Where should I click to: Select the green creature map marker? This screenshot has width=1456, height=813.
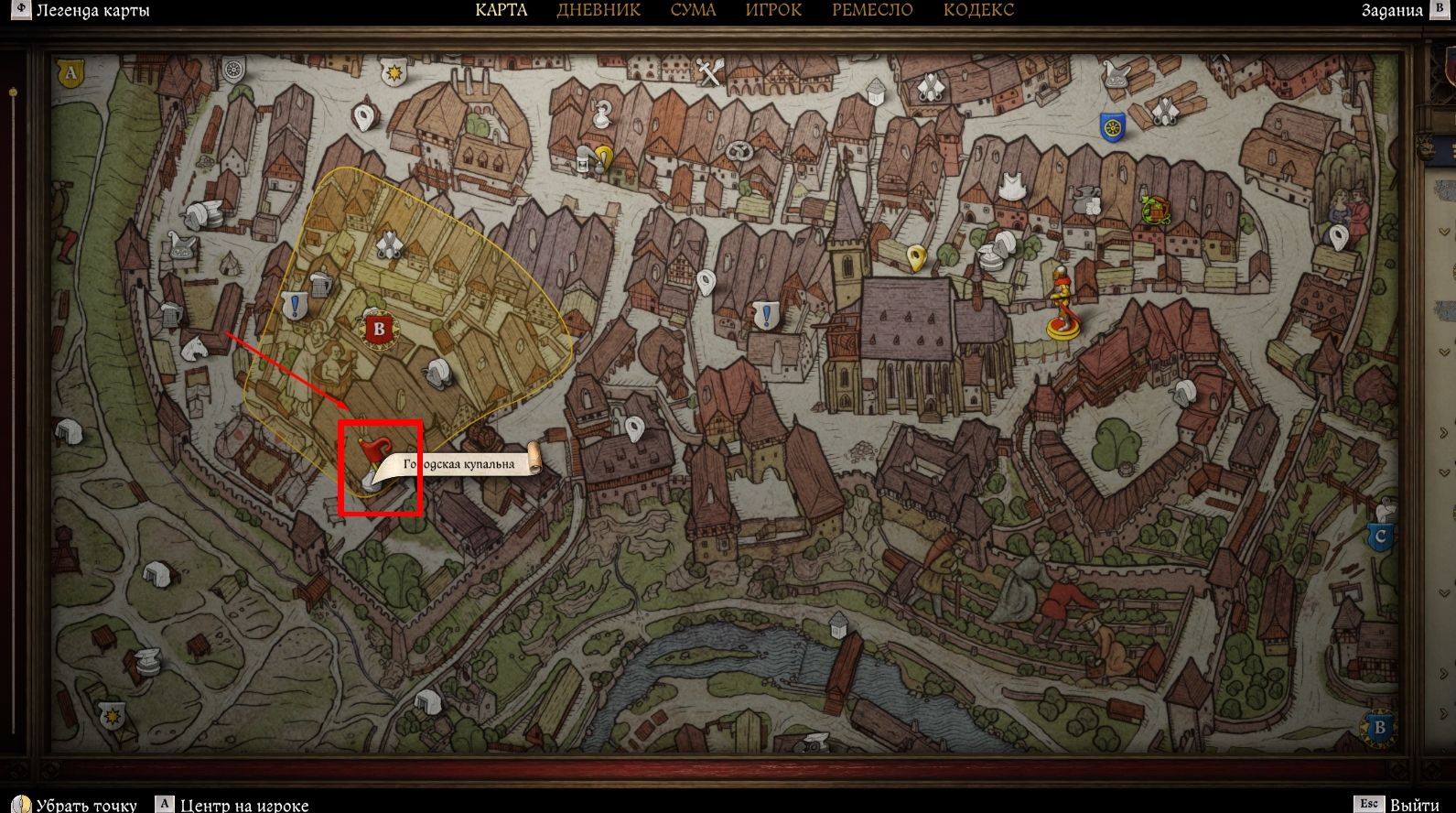[1156, 211]
